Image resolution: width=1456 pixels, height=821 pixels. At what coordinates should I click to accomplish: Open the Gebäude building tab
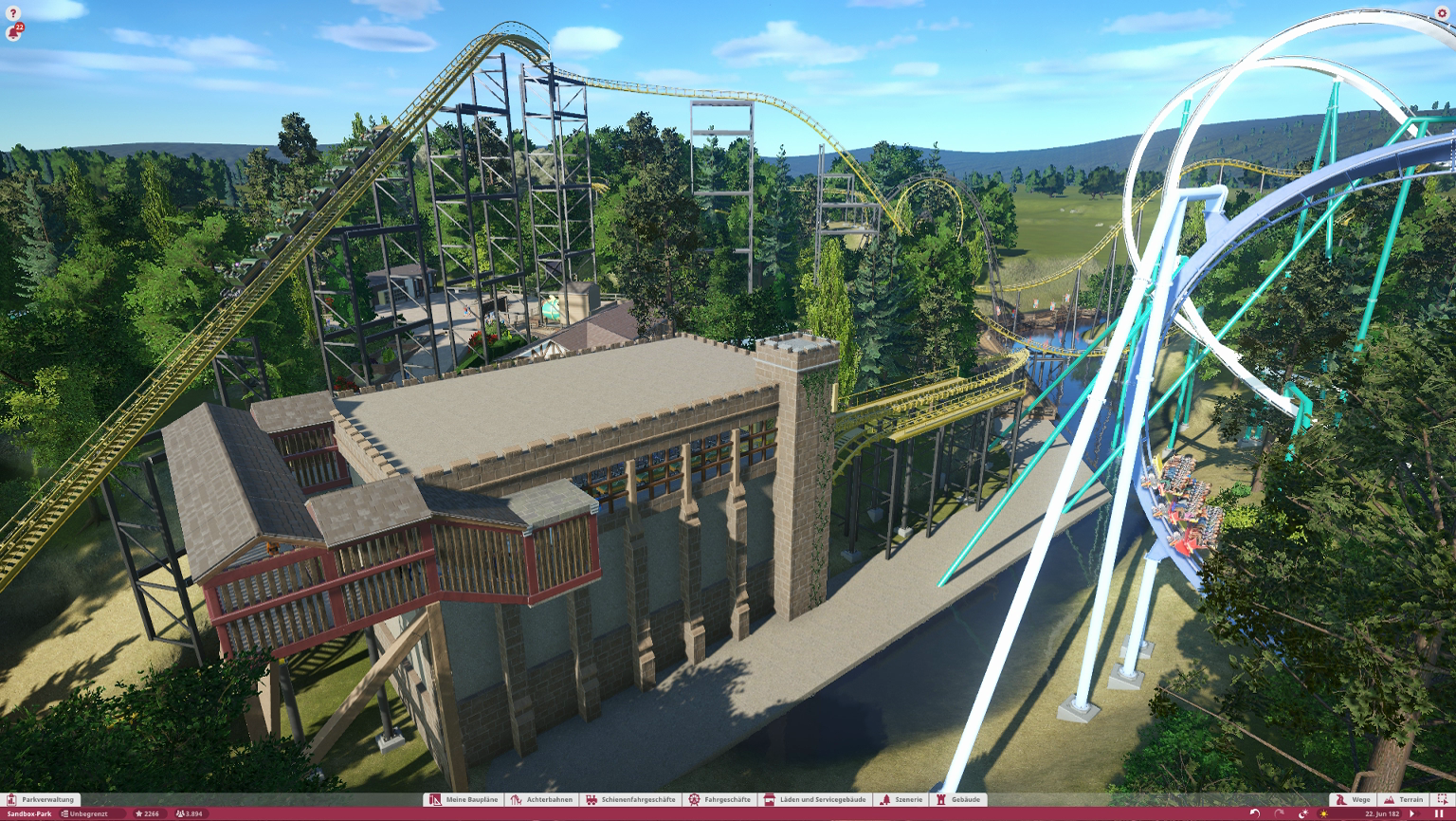coord(958,799)
